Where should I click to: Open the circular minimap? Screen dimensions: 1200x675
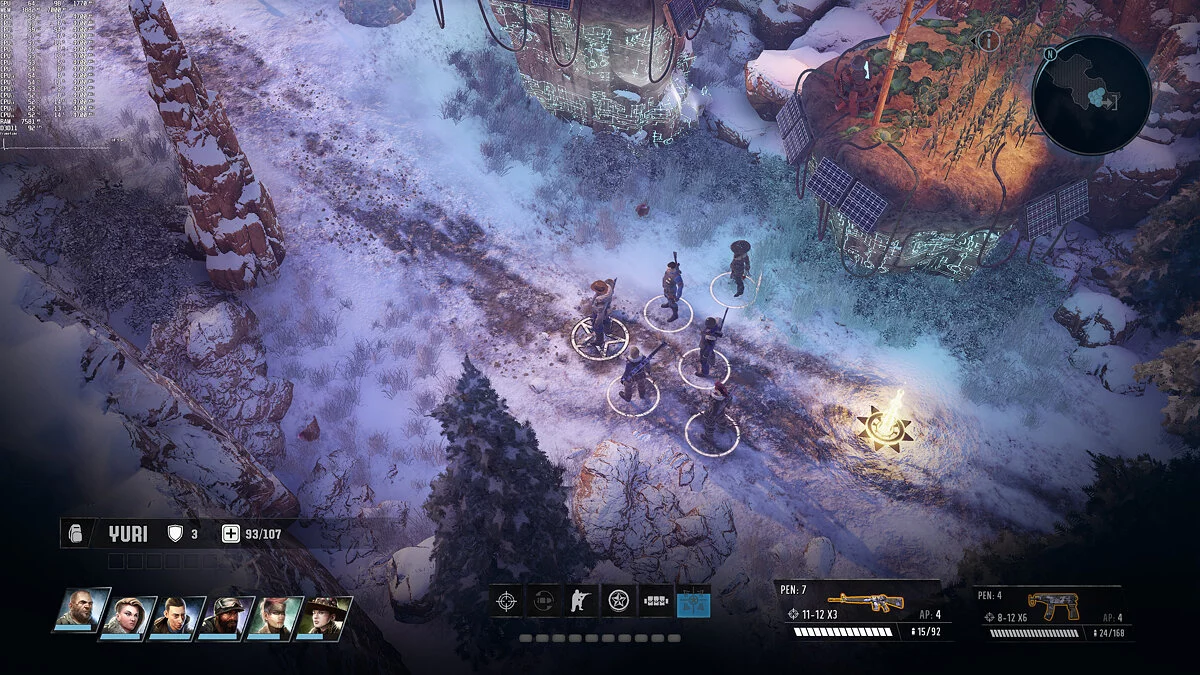[x=1090, y=95]
